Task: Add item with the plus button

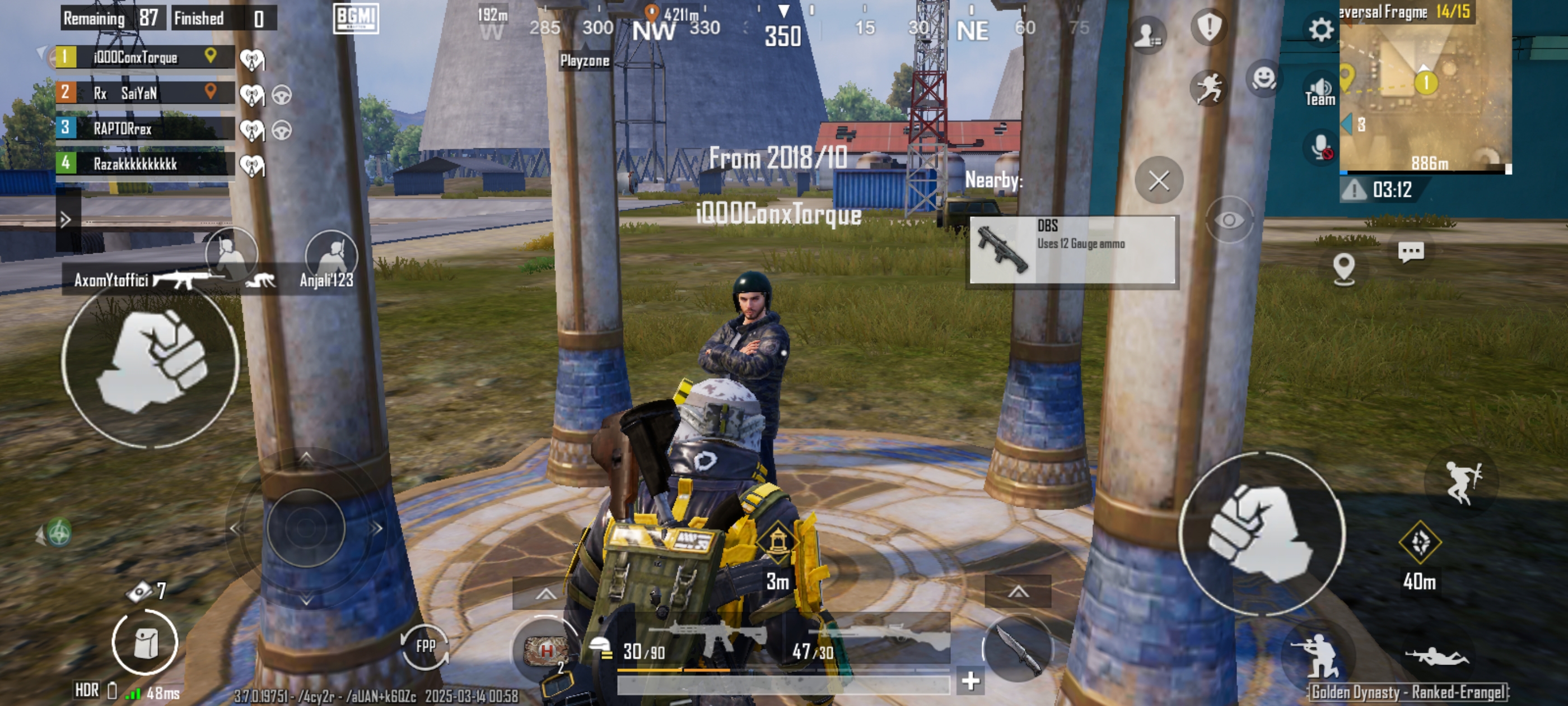Action: (x=970, y=680)
